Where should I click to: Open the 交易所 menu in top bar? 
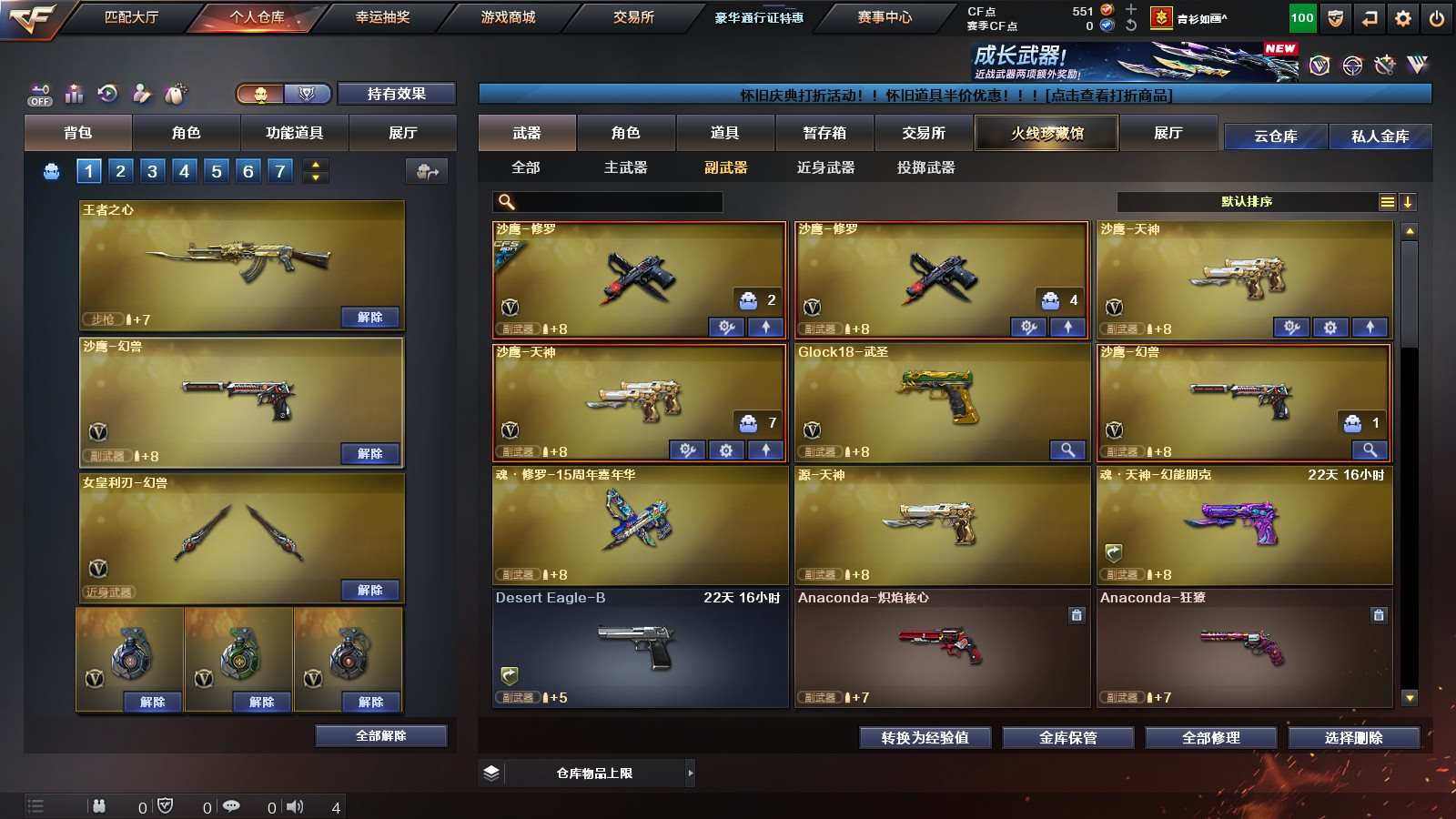click(633, 17)
